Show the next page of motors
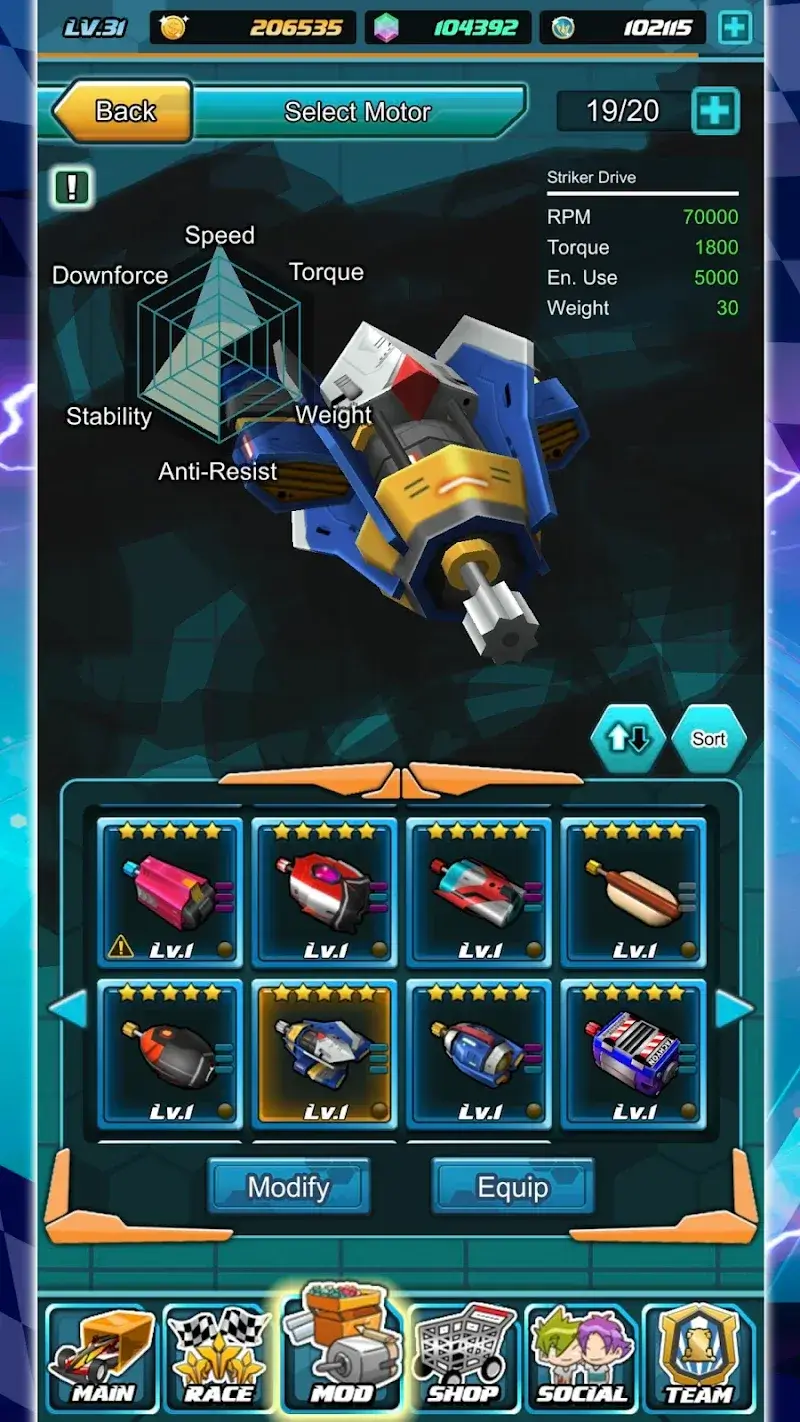 coord(734,1009)
